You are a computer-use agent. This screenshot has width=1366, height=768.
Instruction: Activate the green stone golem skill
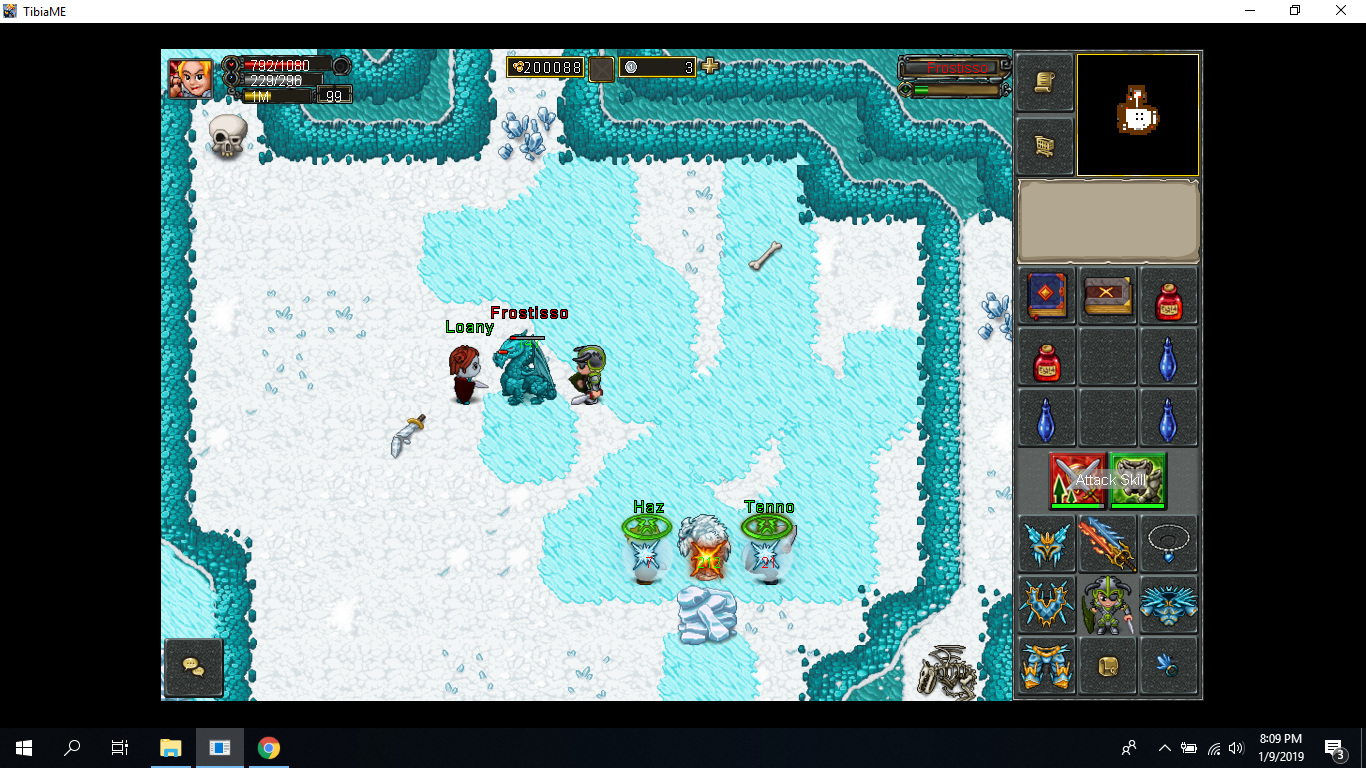[1138, 481]
